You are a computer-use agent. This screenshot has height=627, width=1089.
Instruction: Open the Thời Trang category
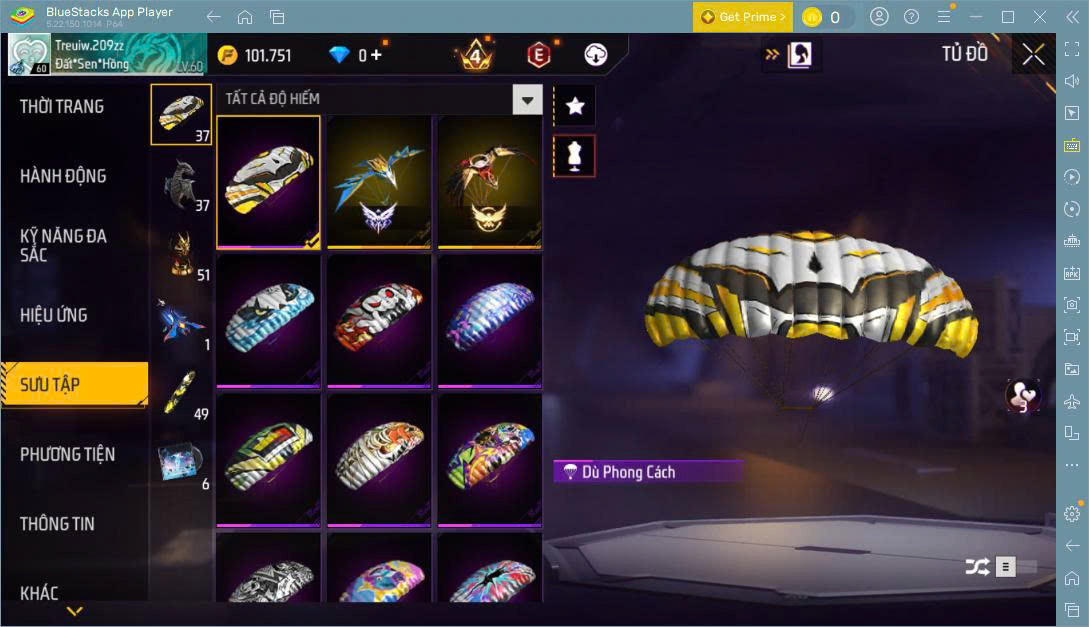tap(62, 107)
